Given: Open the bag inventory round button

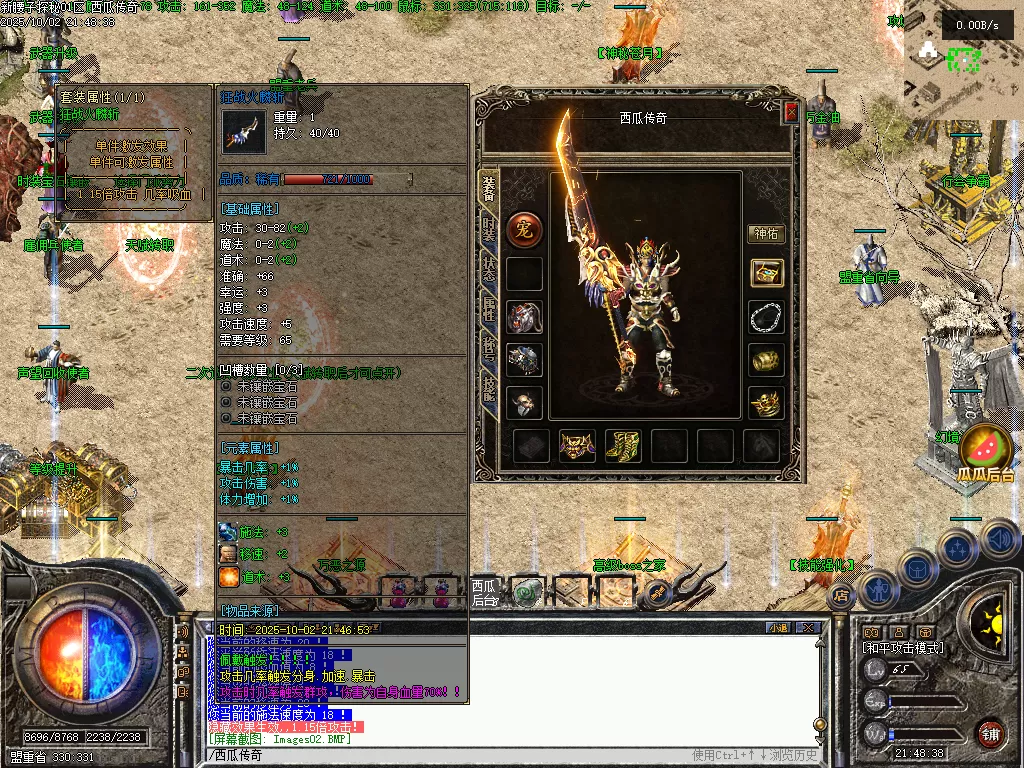Looking at the screenshot, I should click(x=917, y=568).
